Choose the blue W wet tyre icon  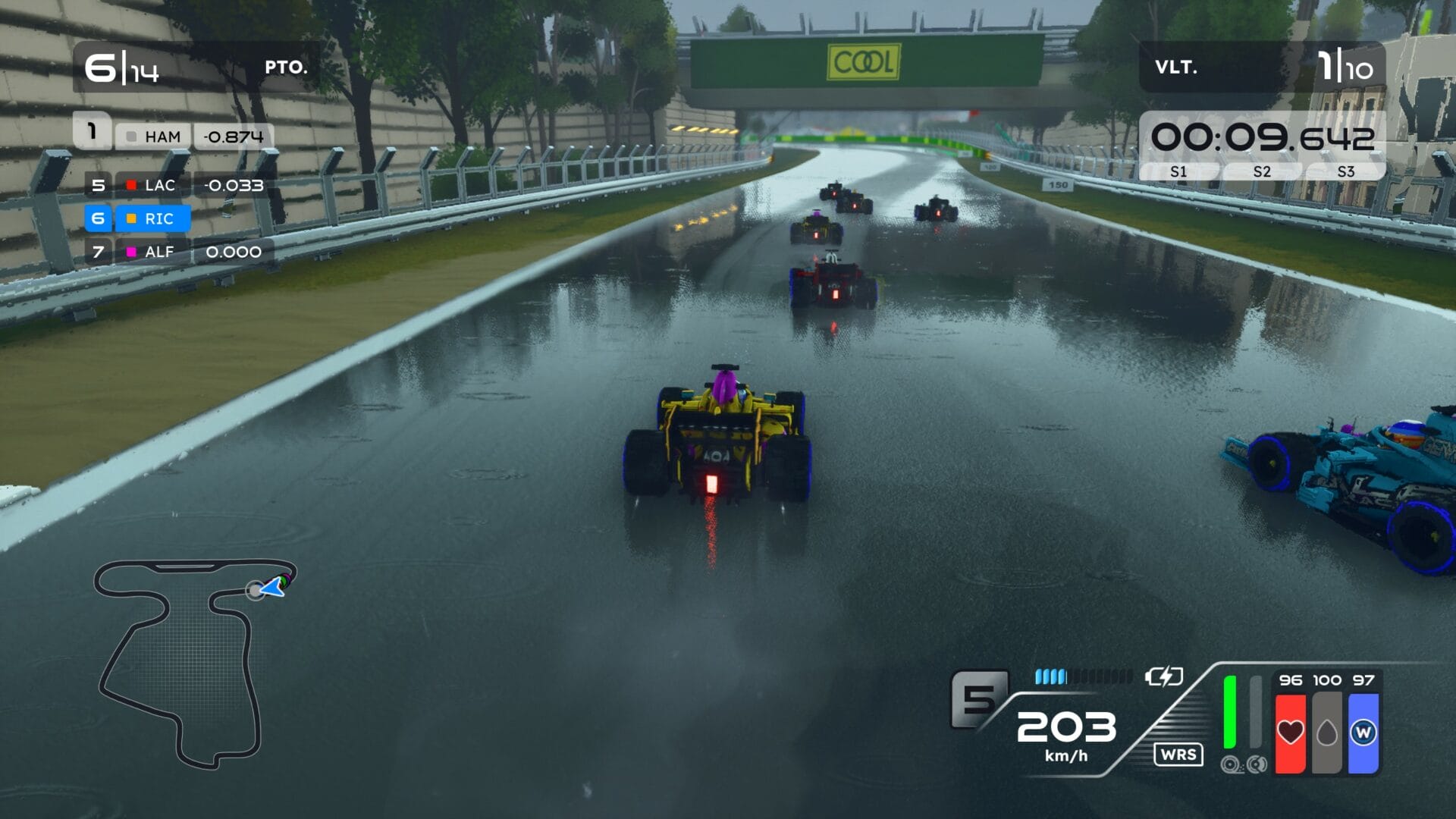coord(1363,733)
